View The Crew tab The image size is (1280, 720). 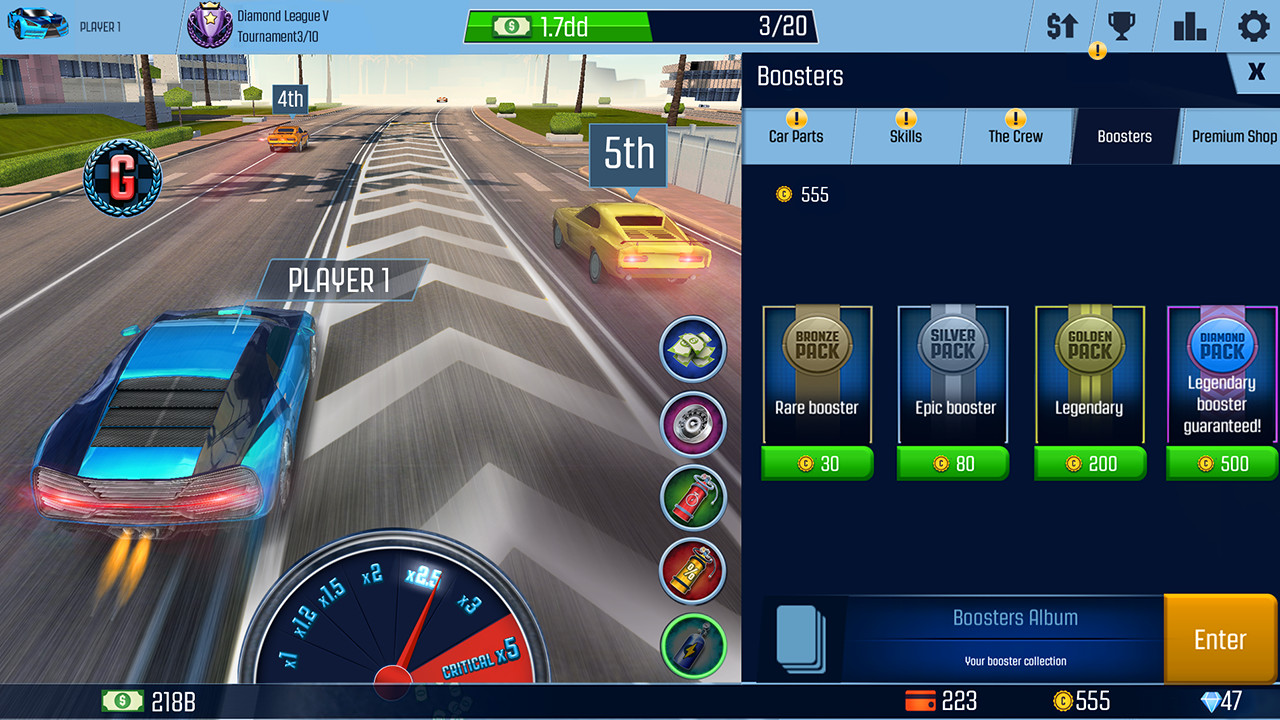point(1016,137)
